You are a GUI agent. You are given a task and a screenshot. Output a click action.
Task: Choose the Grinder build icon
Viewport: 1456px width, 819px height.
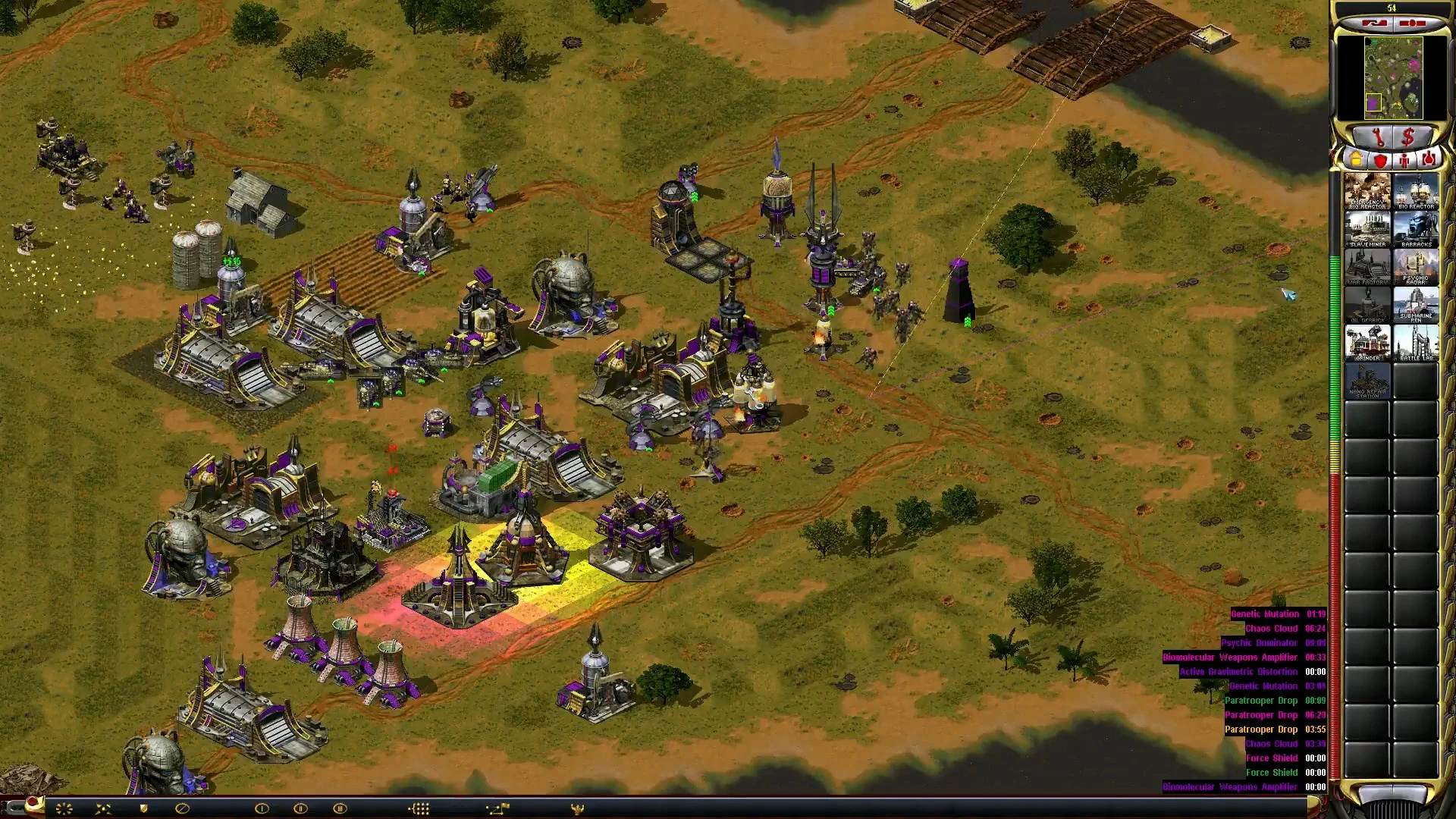(1367, 343)
